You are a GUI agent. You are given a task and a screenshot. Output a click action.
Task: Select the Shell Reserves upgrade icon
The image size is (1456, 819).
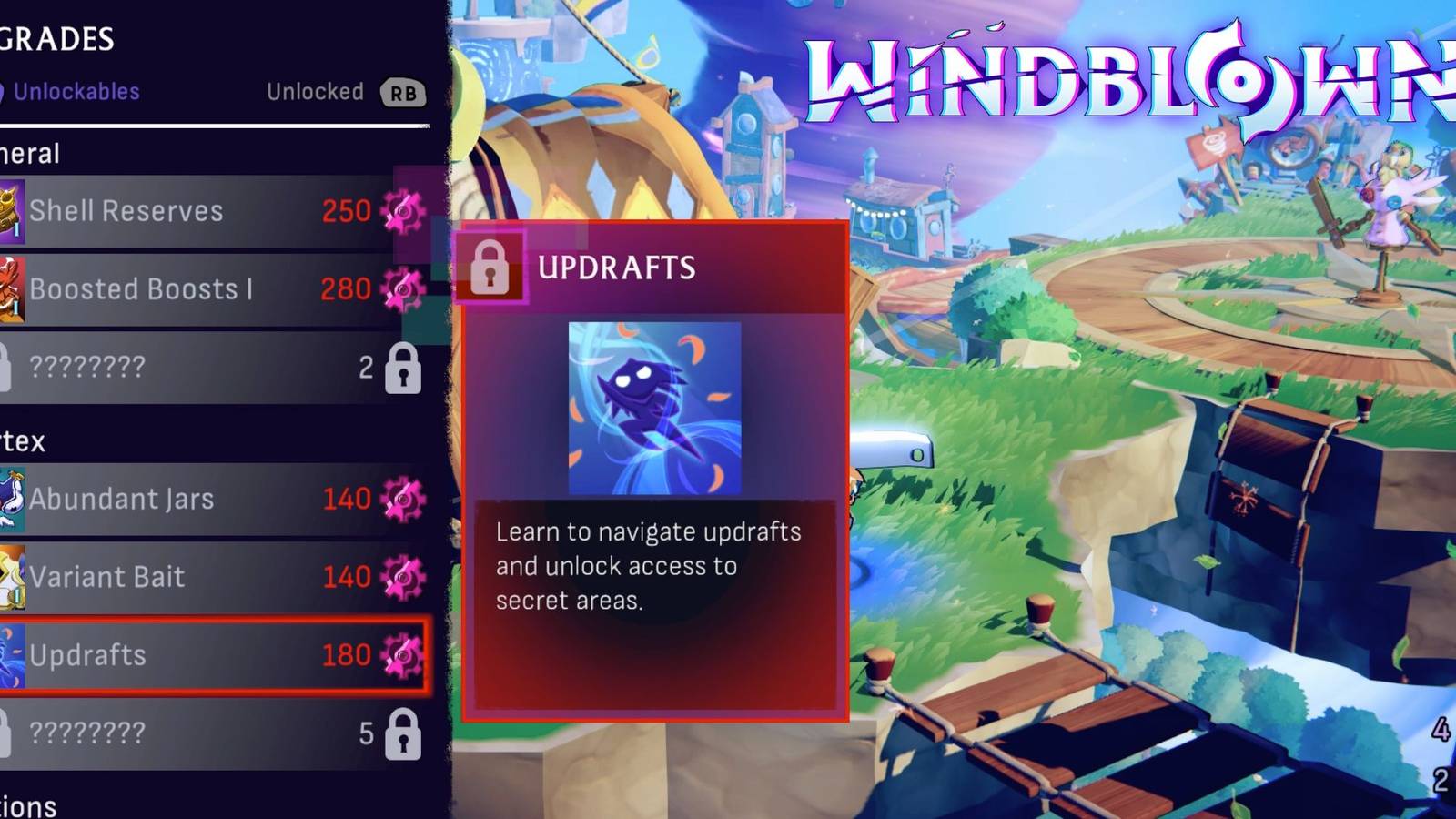tap(11, 210)
